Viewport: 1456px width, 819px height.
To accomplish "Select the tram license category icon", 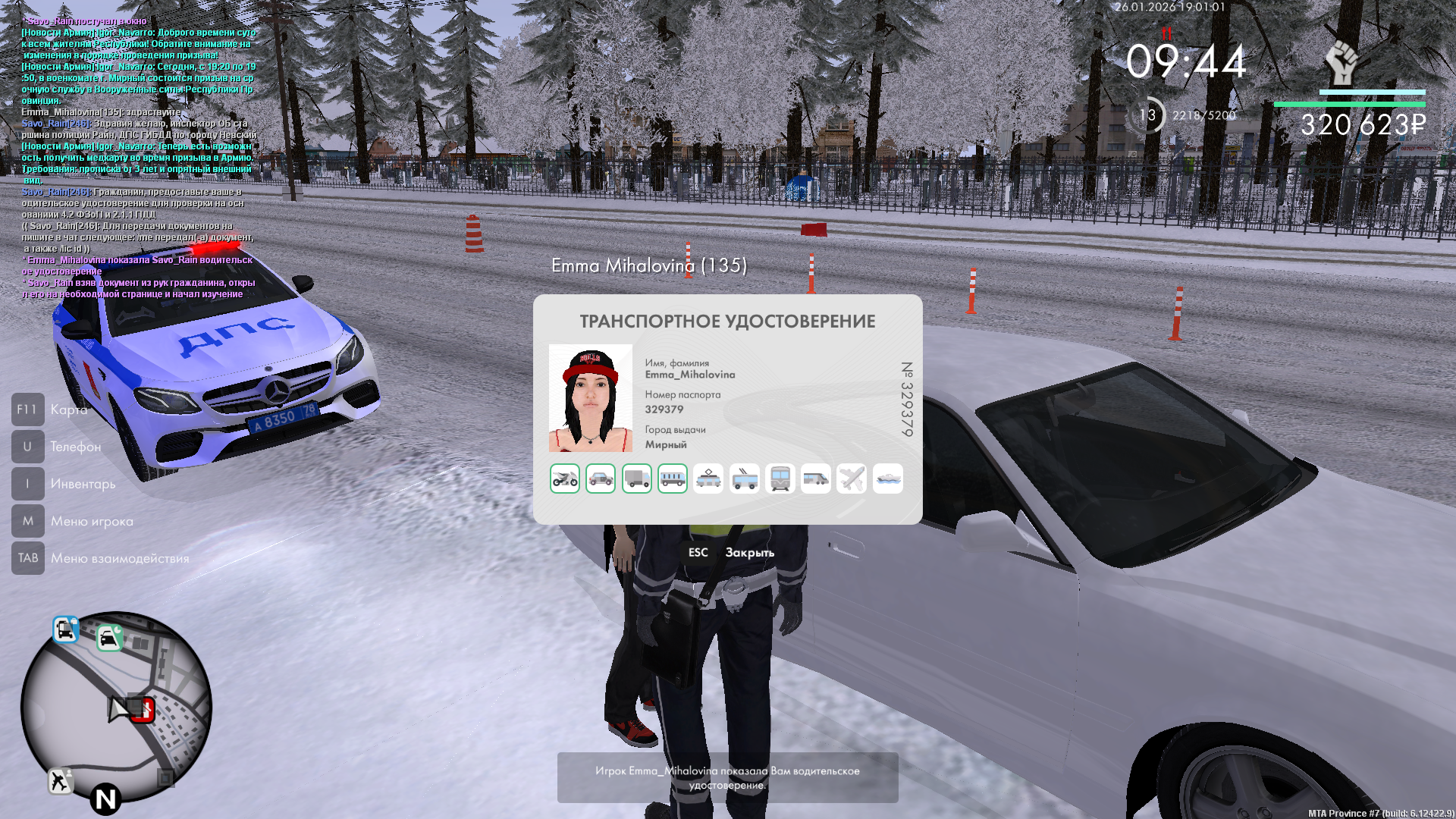I will coord(708,479).
